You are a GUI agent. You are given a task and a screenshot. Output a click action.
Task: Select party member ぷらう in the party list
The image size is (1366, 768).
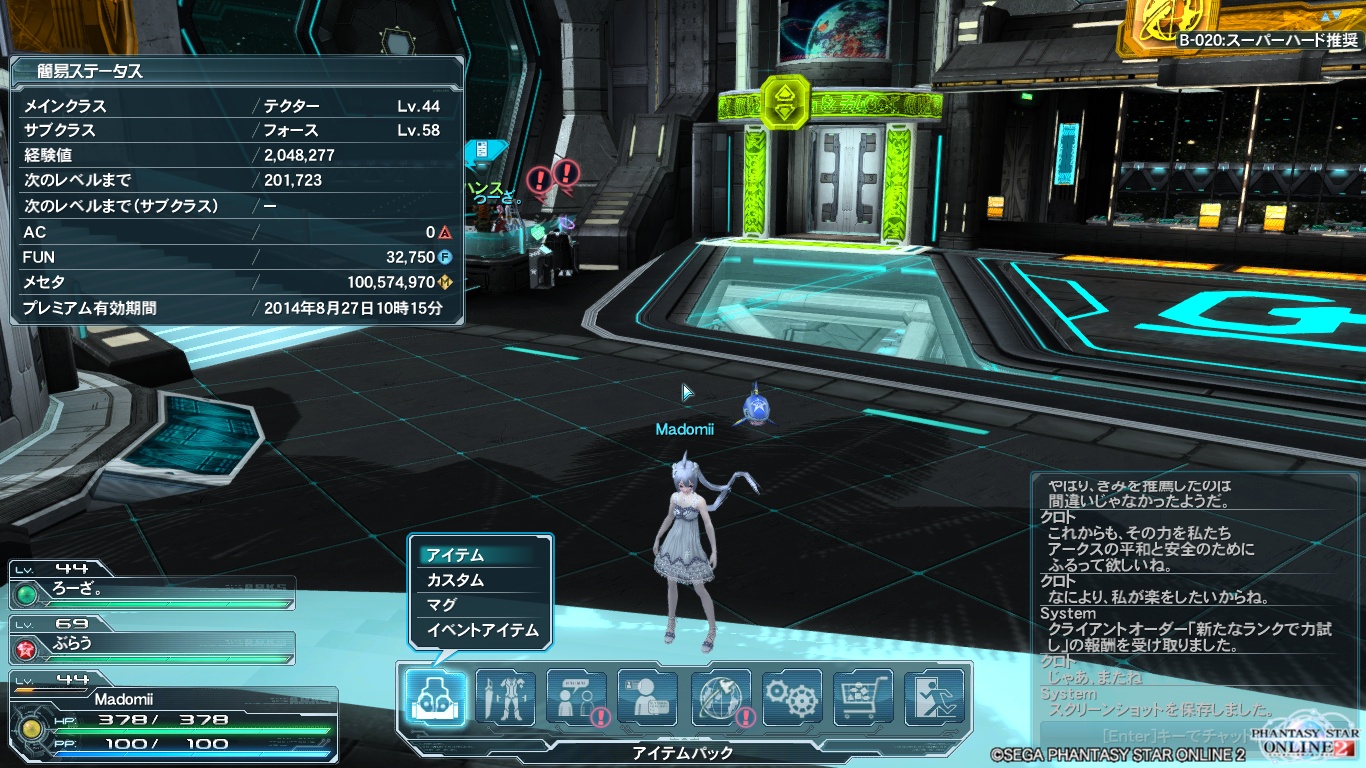(x=152, y=643)
